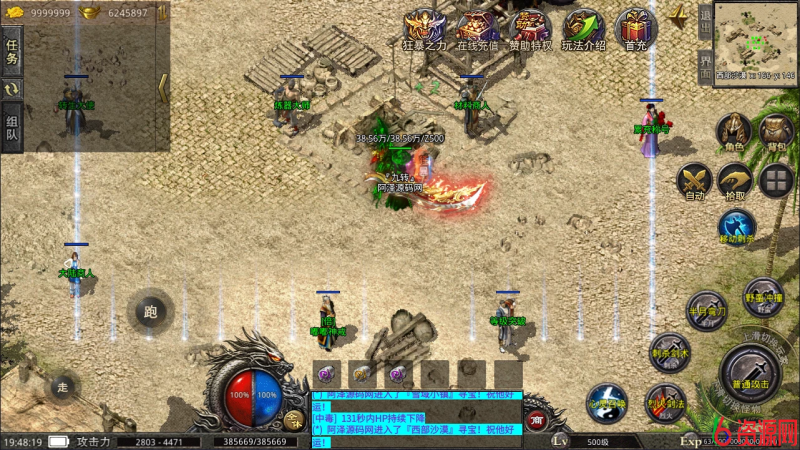Open the 角色 character sheet
This screenshot has width=800, height=450.
pyautogui.click(x=734, y=133)
